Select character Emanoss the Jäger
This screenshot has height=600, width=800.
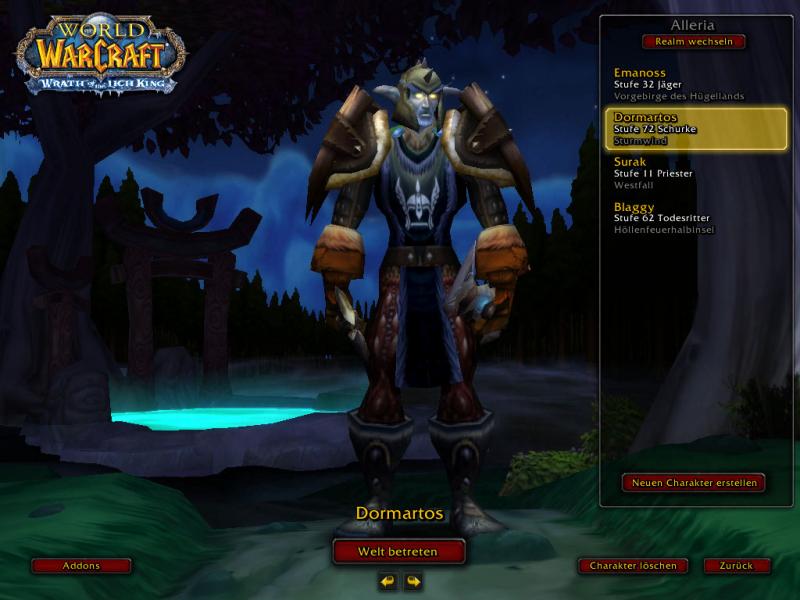(680, 84)
